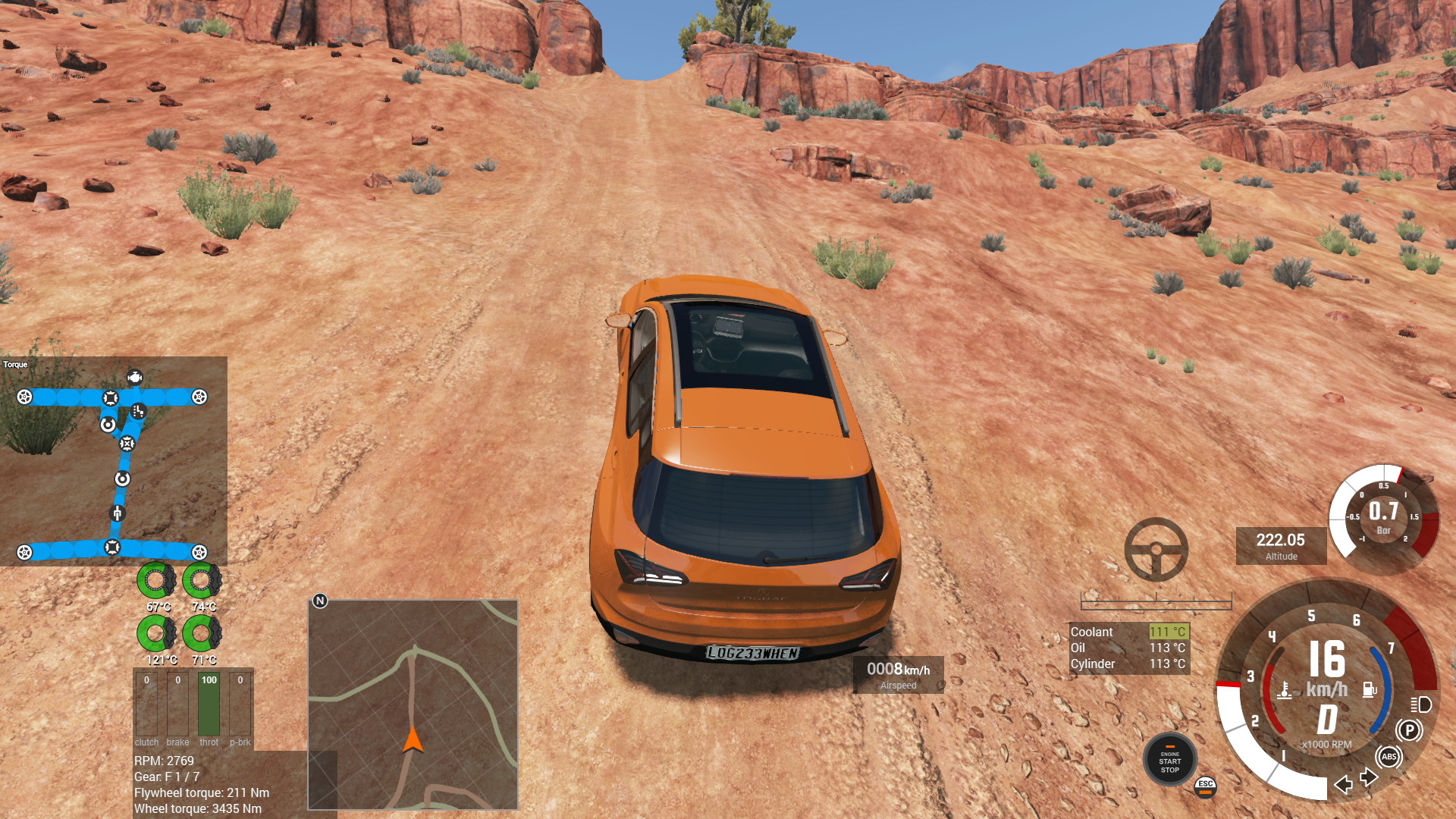Viewport: 1456px width, 819px height.
Task: Toggle the ESC stability control icon
Action: click(x=1205, y=786)
